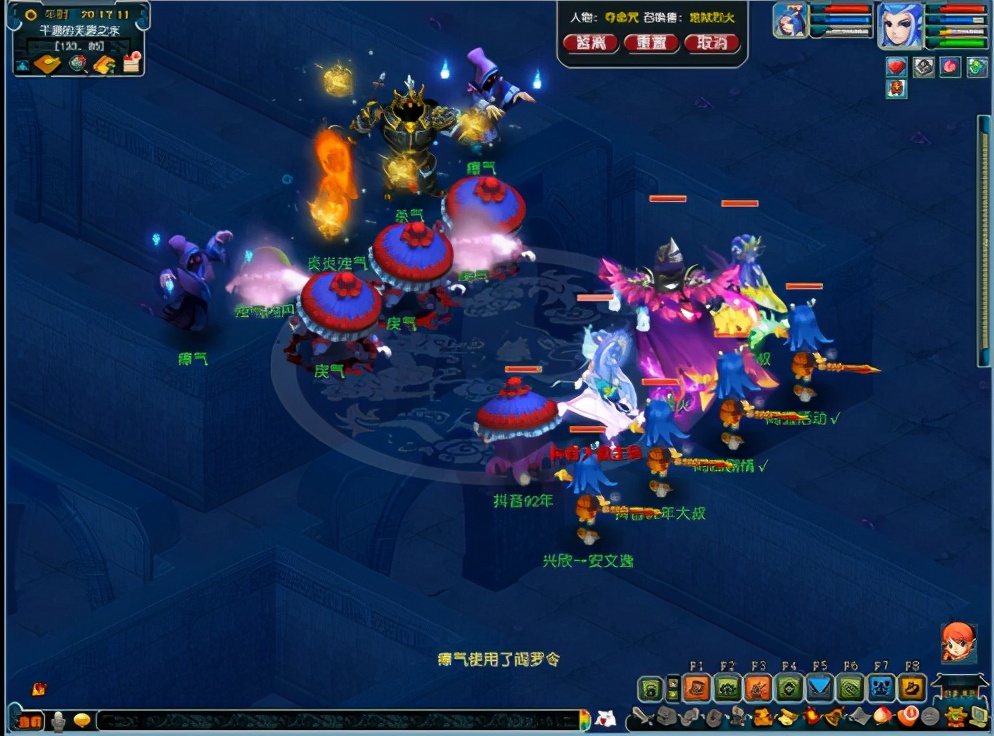
Task: Select the F7 blue mask skill
Action: (x=881, y=688)
